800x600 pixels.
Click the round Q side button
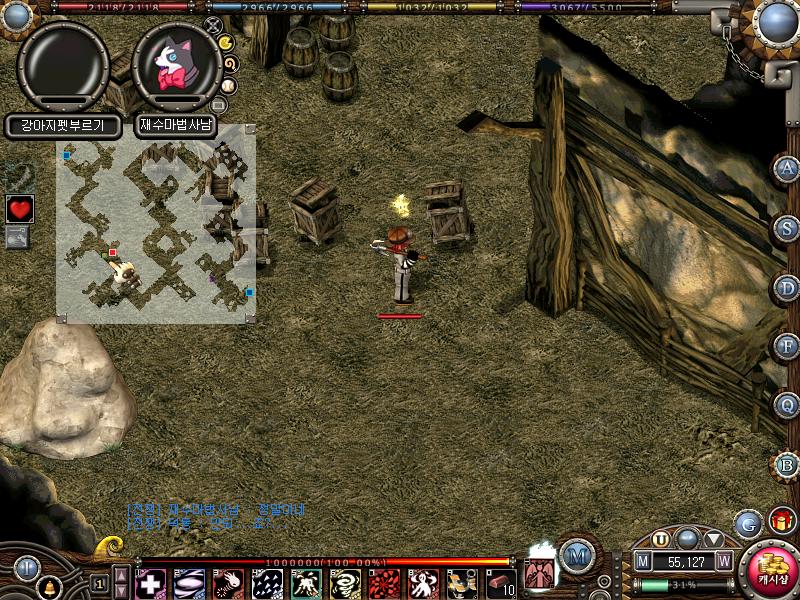[x=786, y=405]
